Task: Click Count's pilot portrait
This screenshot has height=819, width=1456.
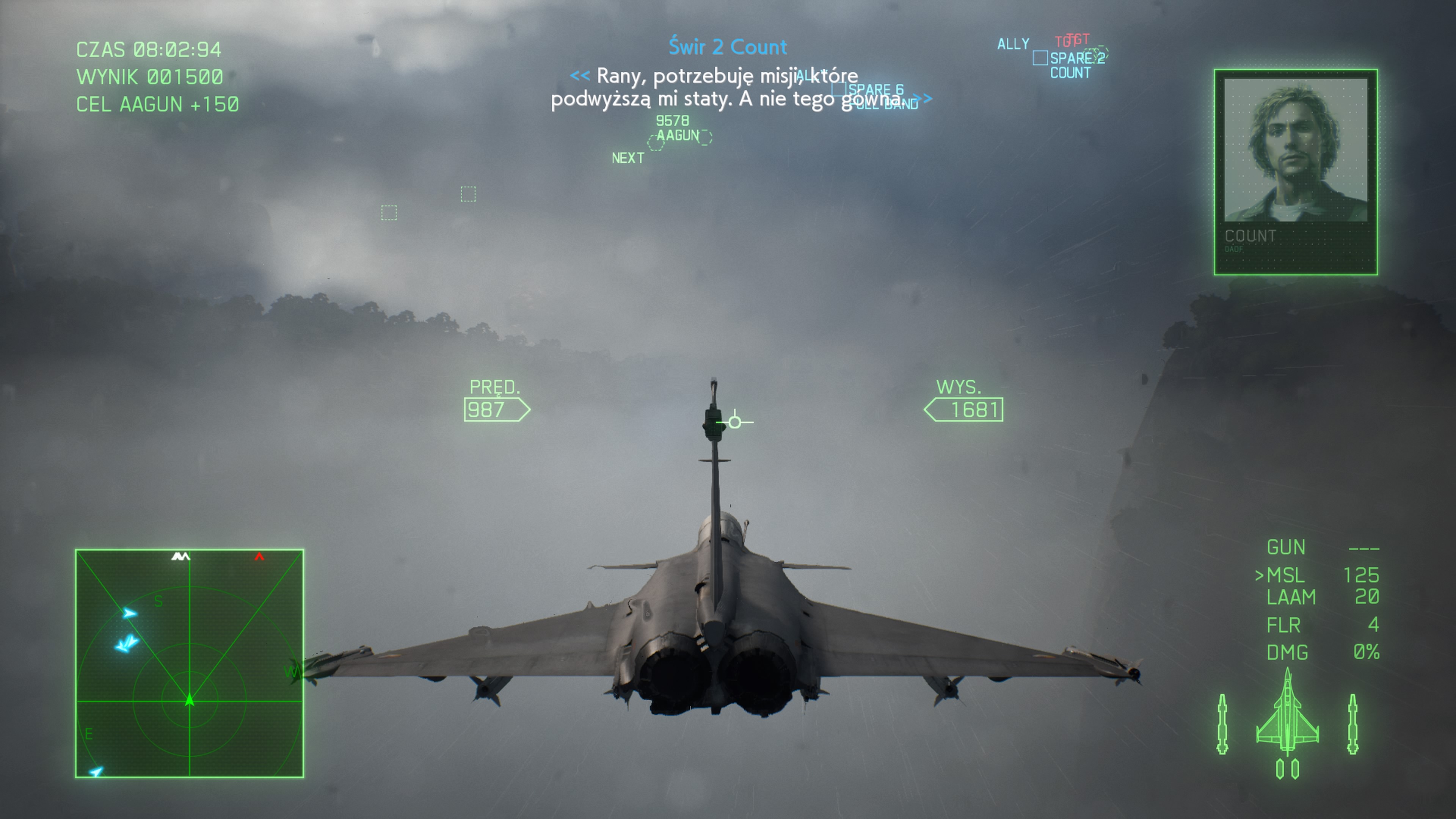Action: pos(1296,150)
